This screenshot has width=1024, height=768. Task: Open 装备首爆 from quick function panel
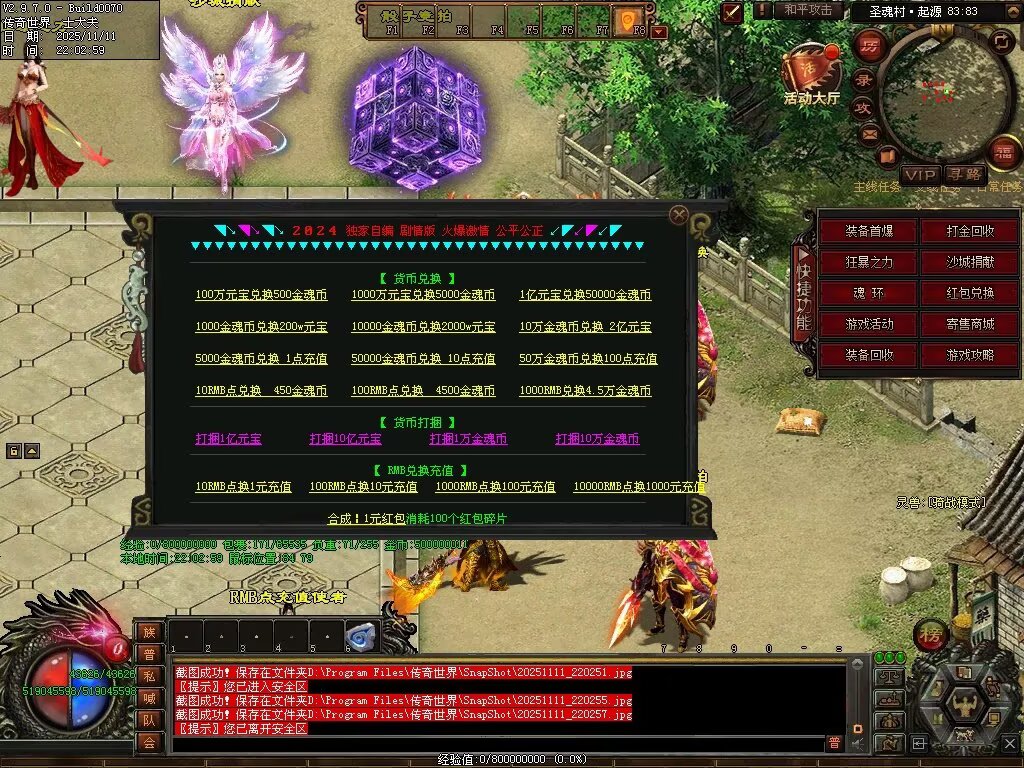[868, 231]
